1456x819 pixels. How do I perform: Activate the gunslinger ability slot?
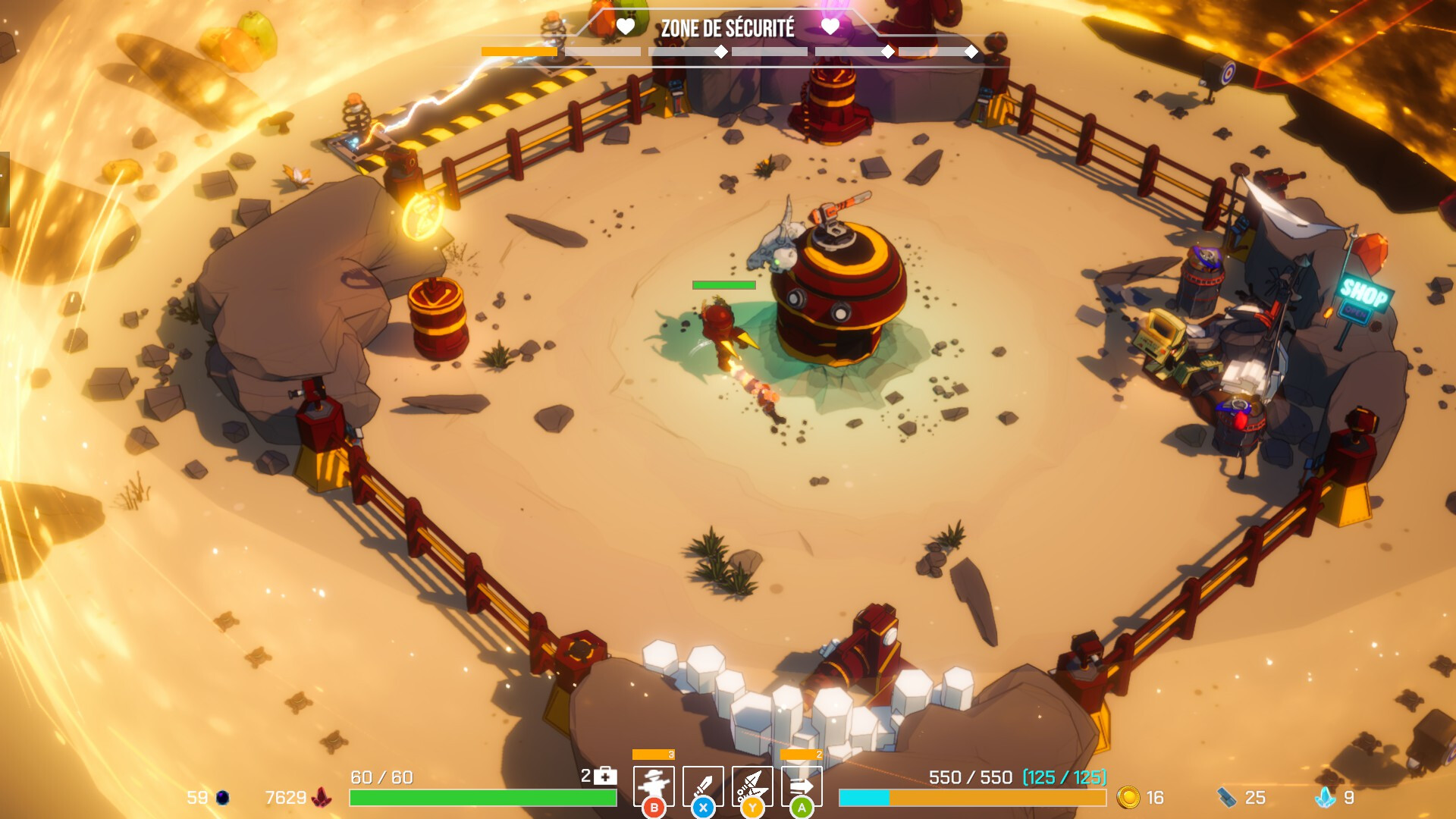(654, 786)
